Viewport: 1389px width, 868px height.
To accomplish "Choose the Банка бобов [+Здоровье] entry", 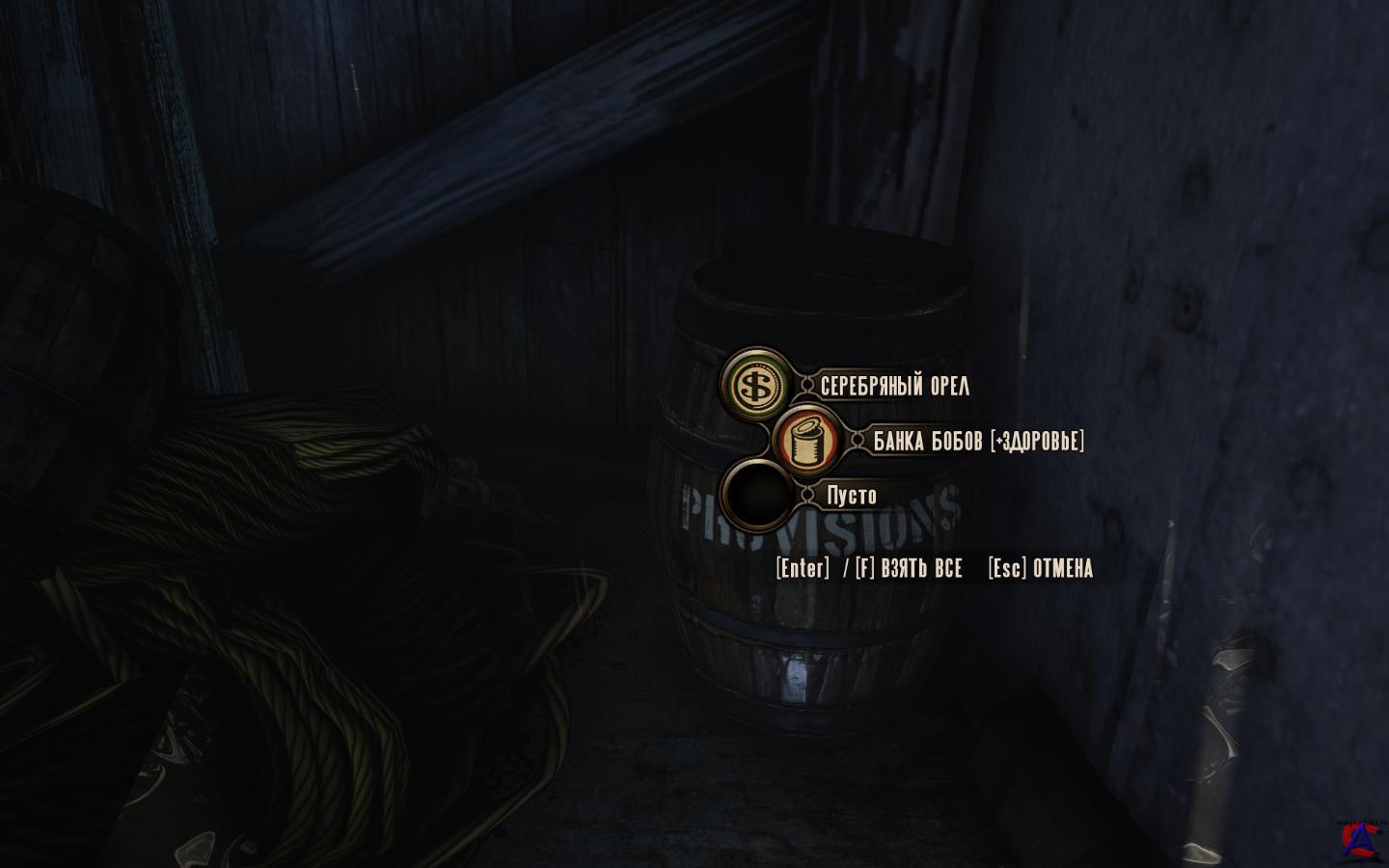I will click(978, 441).
